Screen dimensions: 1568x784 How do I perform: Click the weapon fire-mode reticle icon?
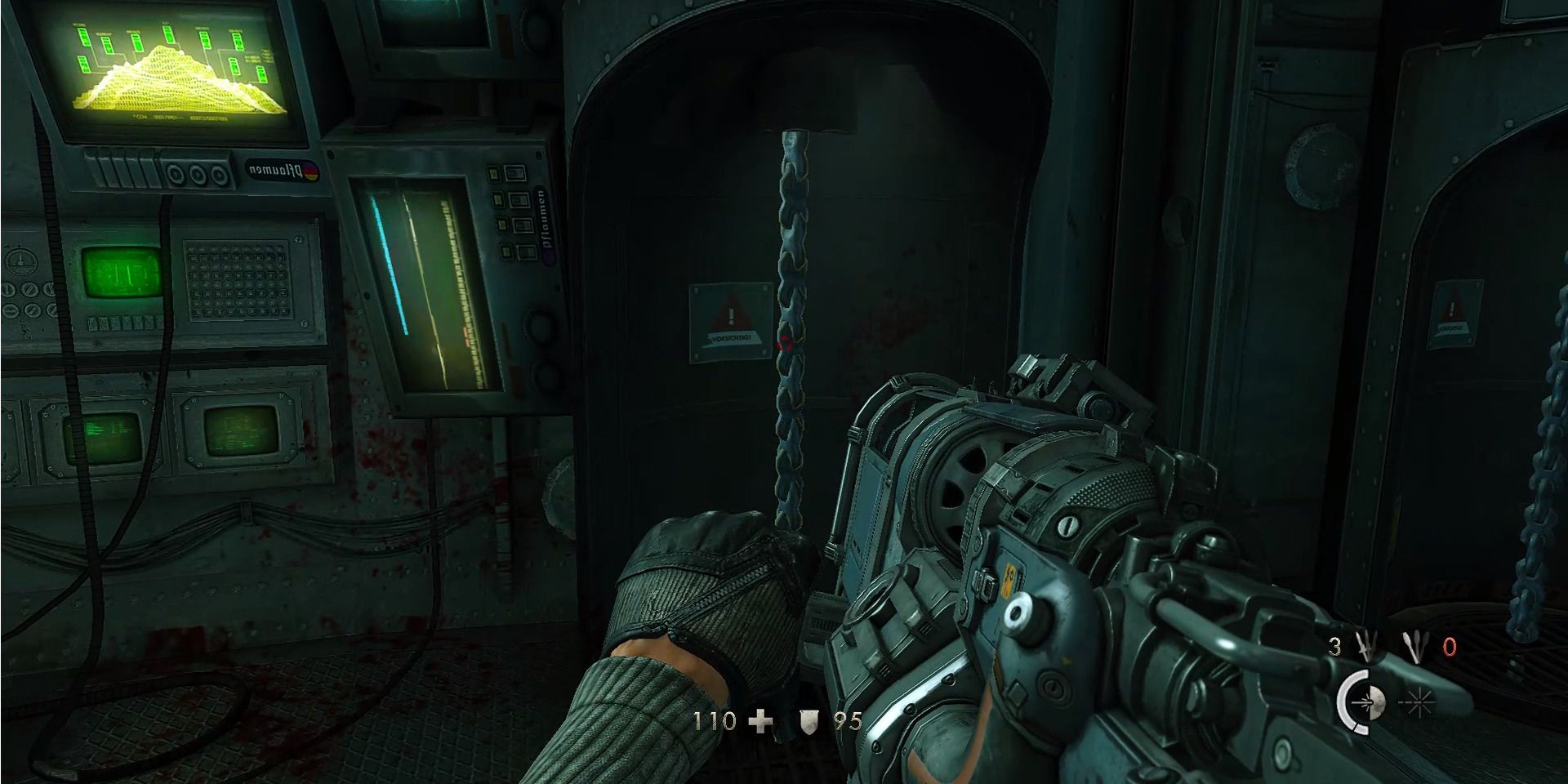(x=1365, y=702)
